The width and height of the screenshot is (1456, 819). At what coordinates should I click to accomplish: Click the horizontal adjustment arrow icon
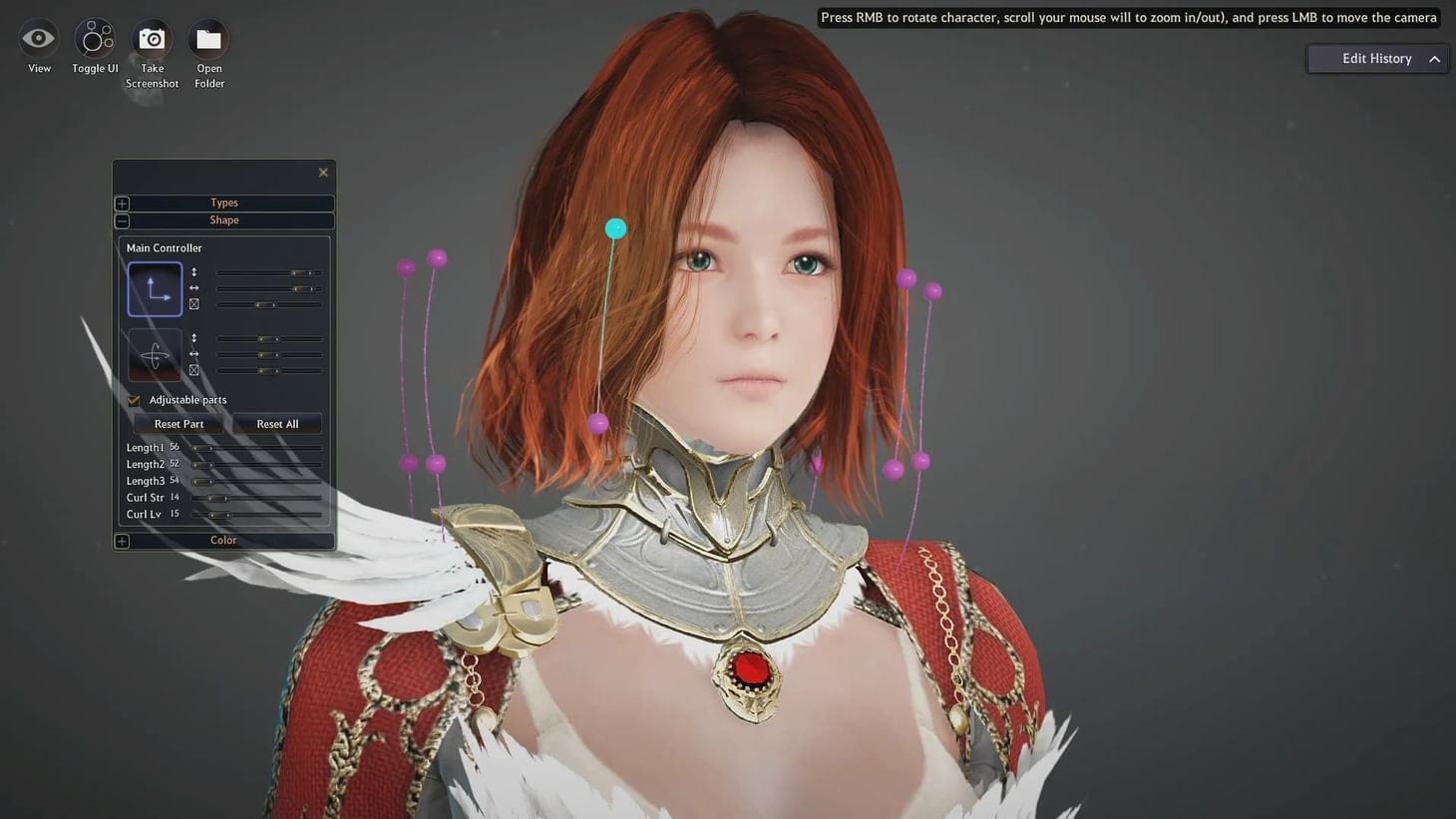(x=193, y=288)
